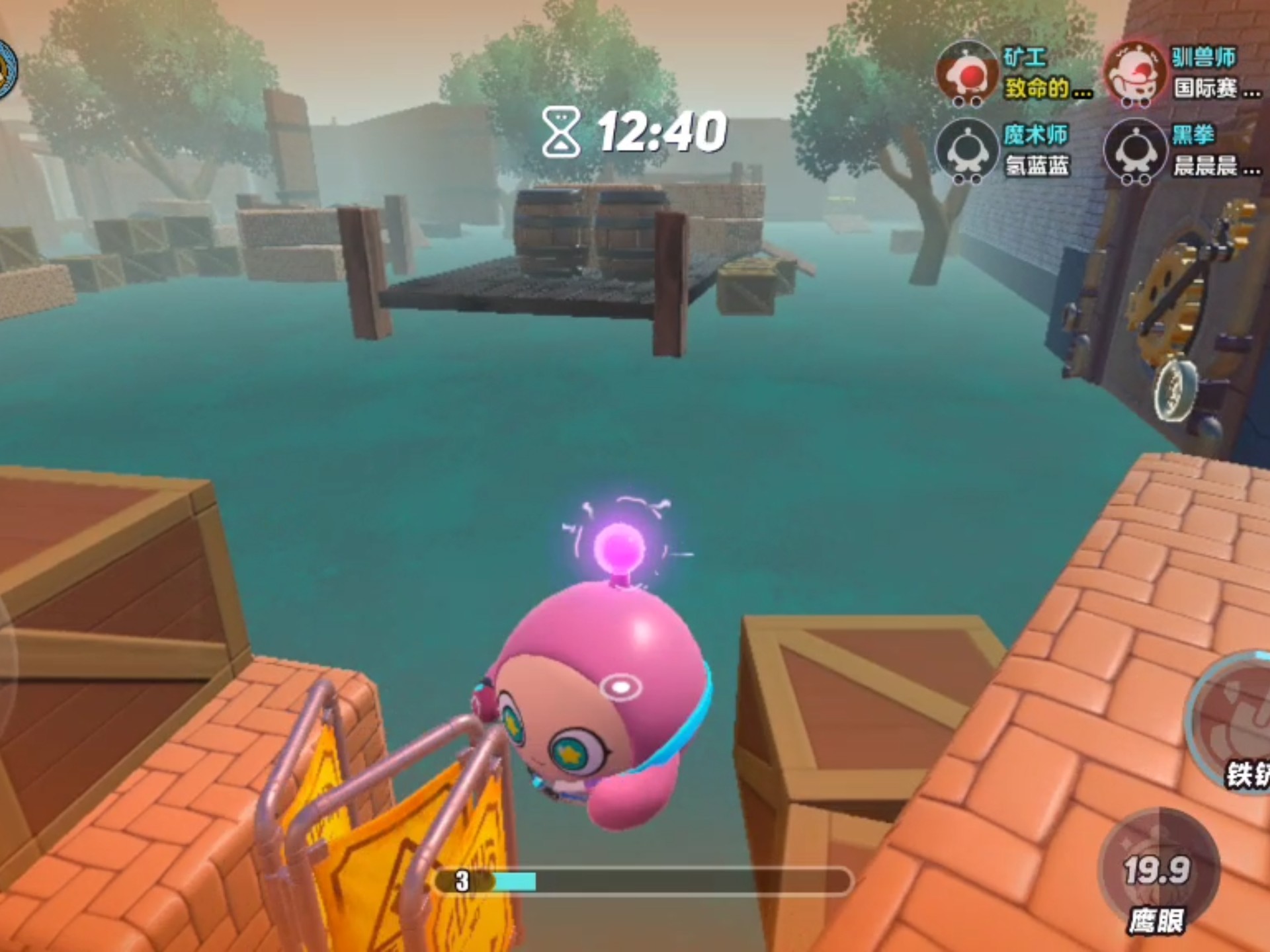Select the 驯兽师 beast tamer player portrait
The image size is (1270, 952).
click(1136, 74)
